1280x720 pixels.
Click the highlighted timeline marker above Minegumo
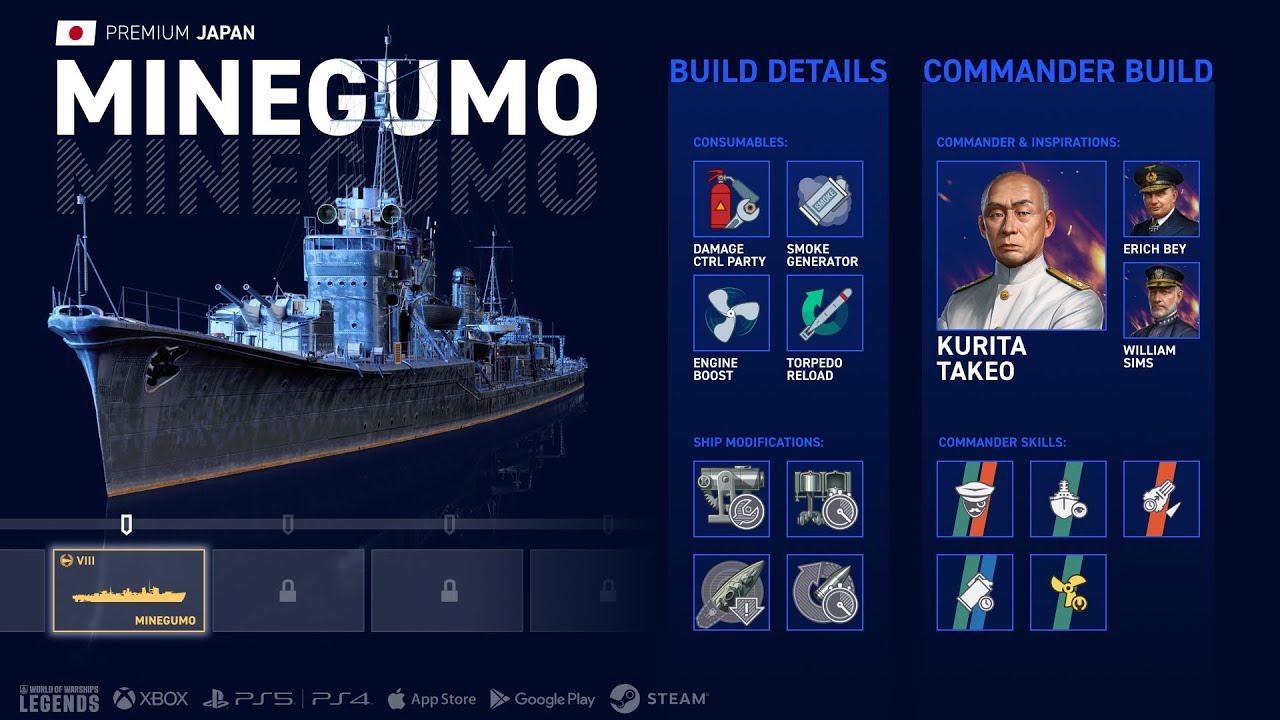point(126,524)
